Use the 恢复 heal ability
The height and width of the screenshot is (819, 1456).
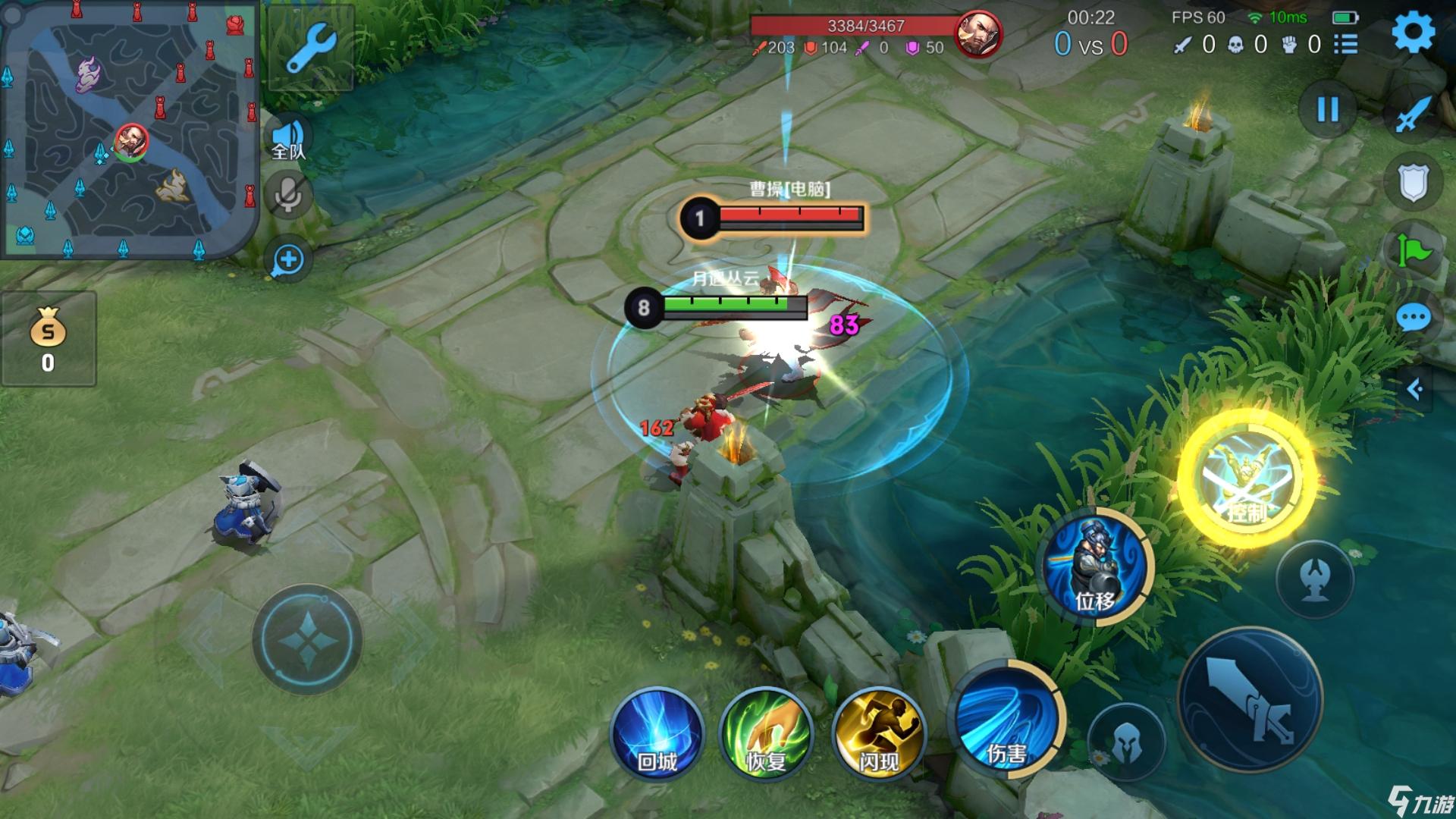(x=766, y=733)
